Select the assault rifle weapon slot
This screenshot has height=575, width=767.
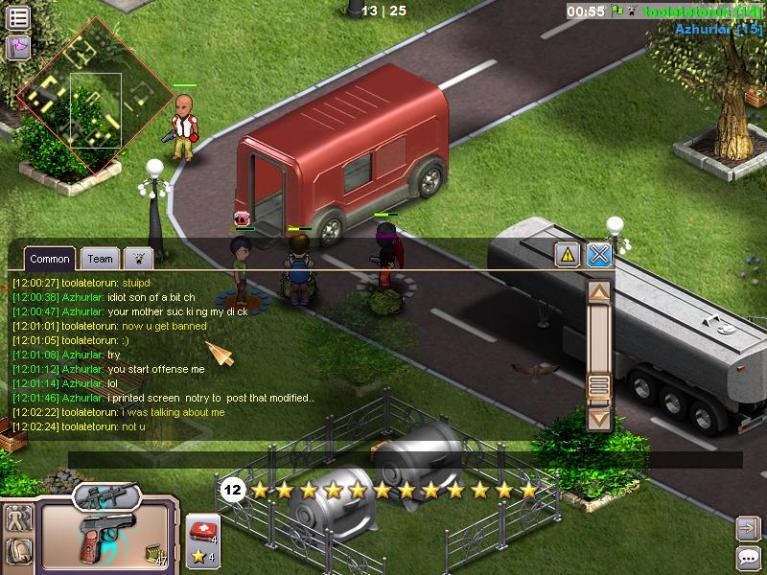tap(107, 495)
